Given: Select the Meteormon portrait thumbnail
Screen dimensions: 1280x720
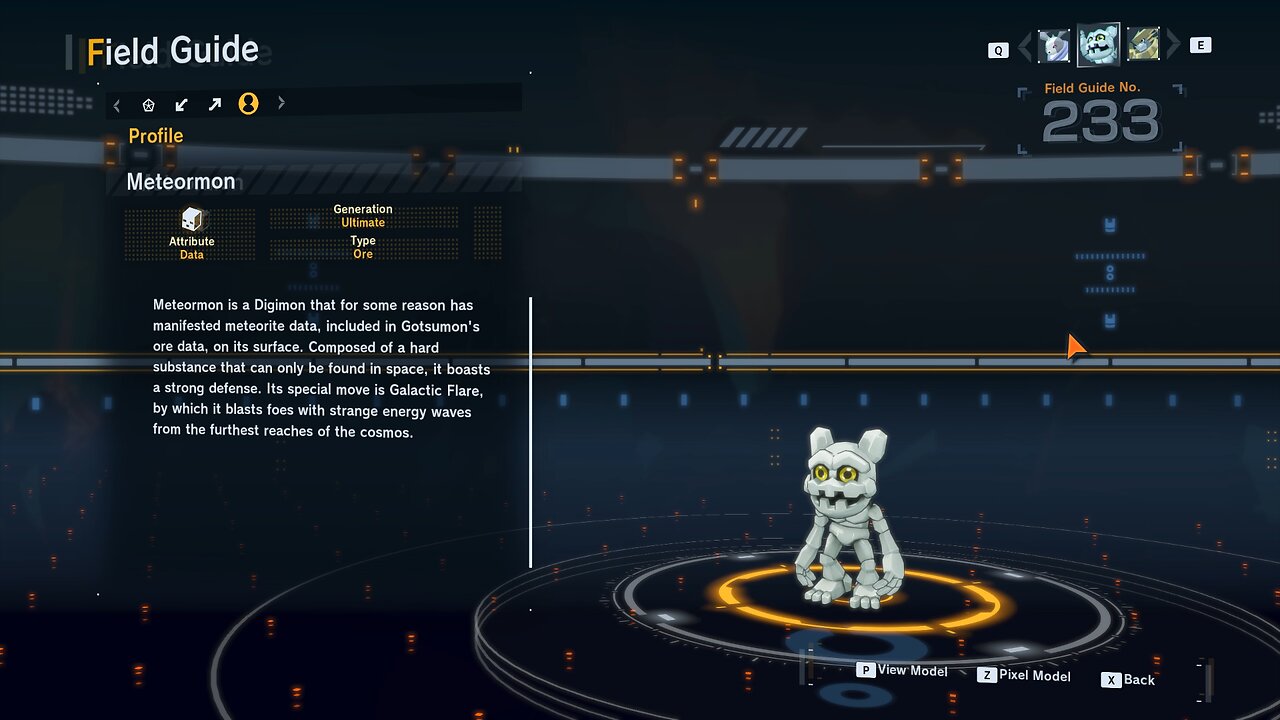Looking at the screenshot, I should [x=1098, y=45].
